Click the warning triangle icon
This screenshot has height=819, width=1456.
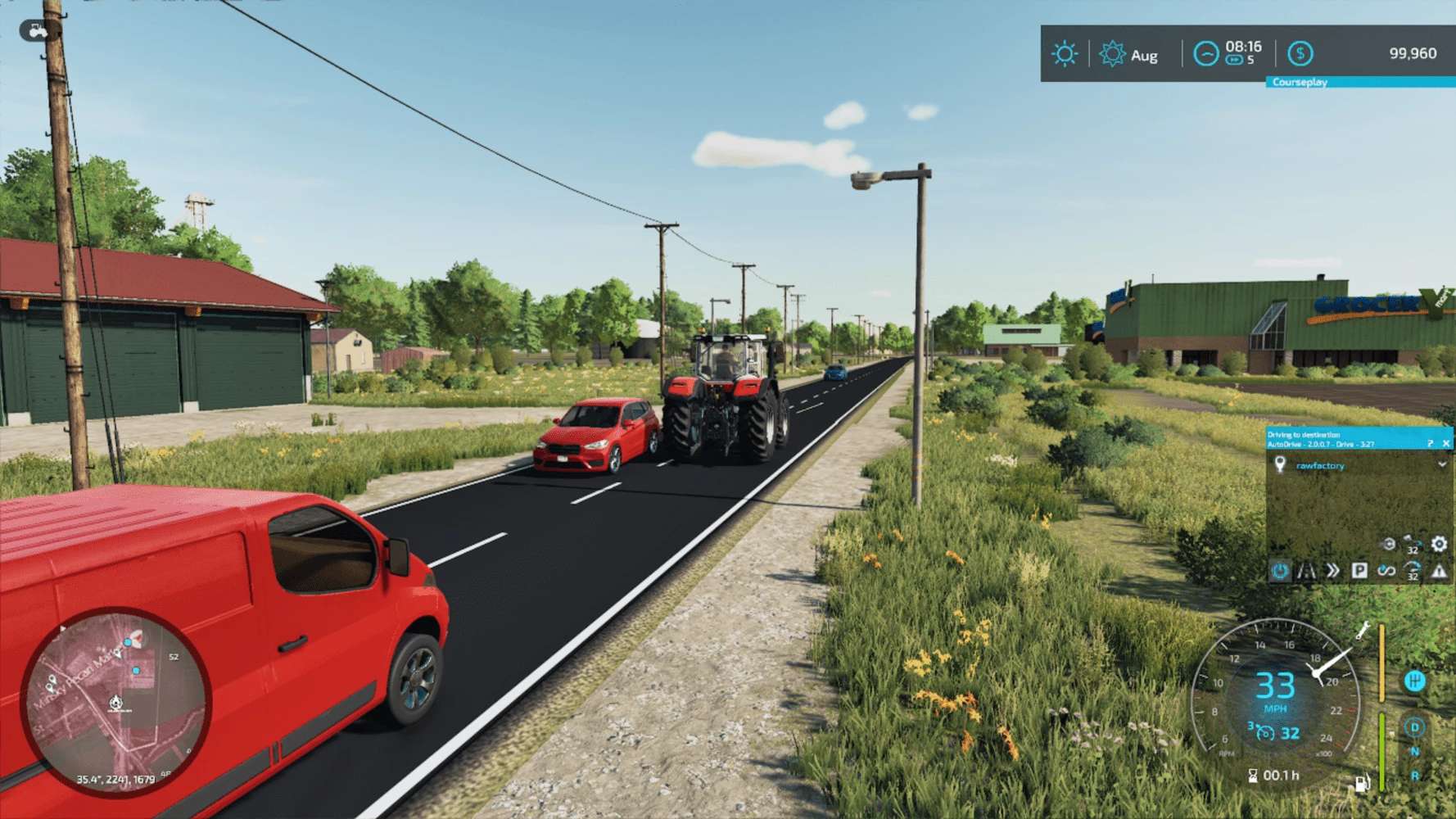click(x=1439, y=571)
